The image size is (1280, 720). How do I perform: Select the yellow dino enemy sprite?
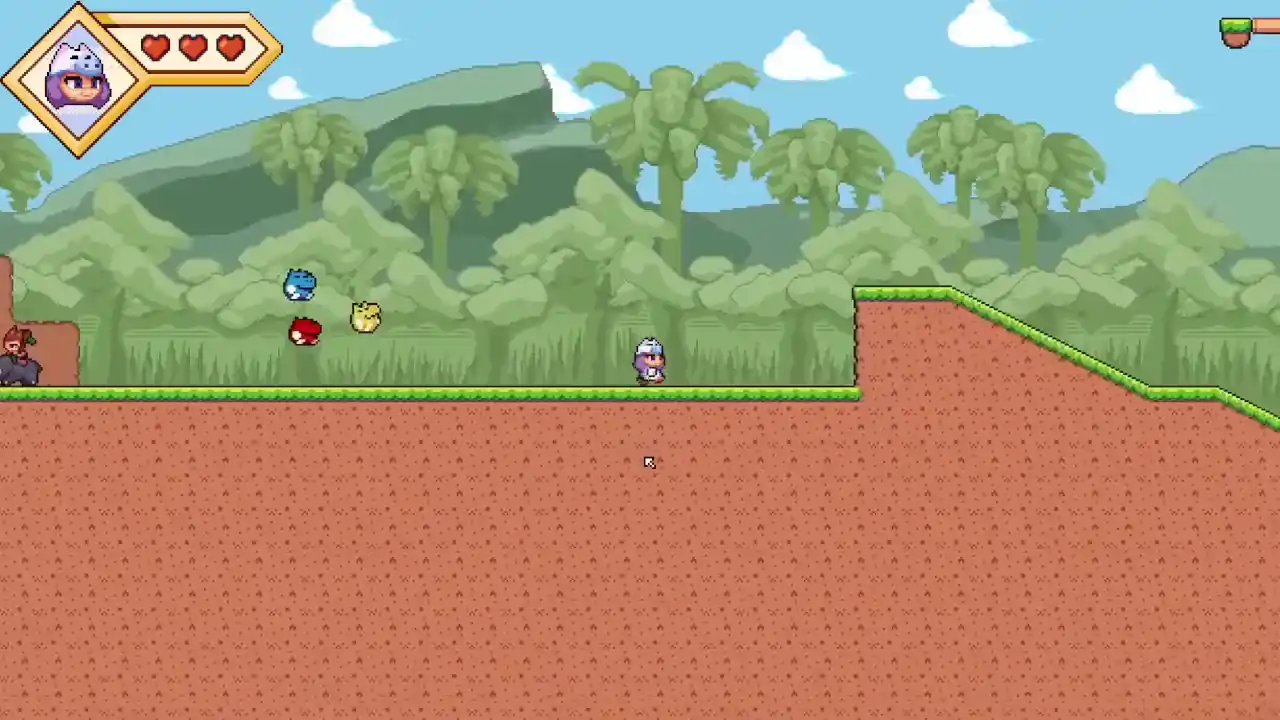click(x=364, y=316)
